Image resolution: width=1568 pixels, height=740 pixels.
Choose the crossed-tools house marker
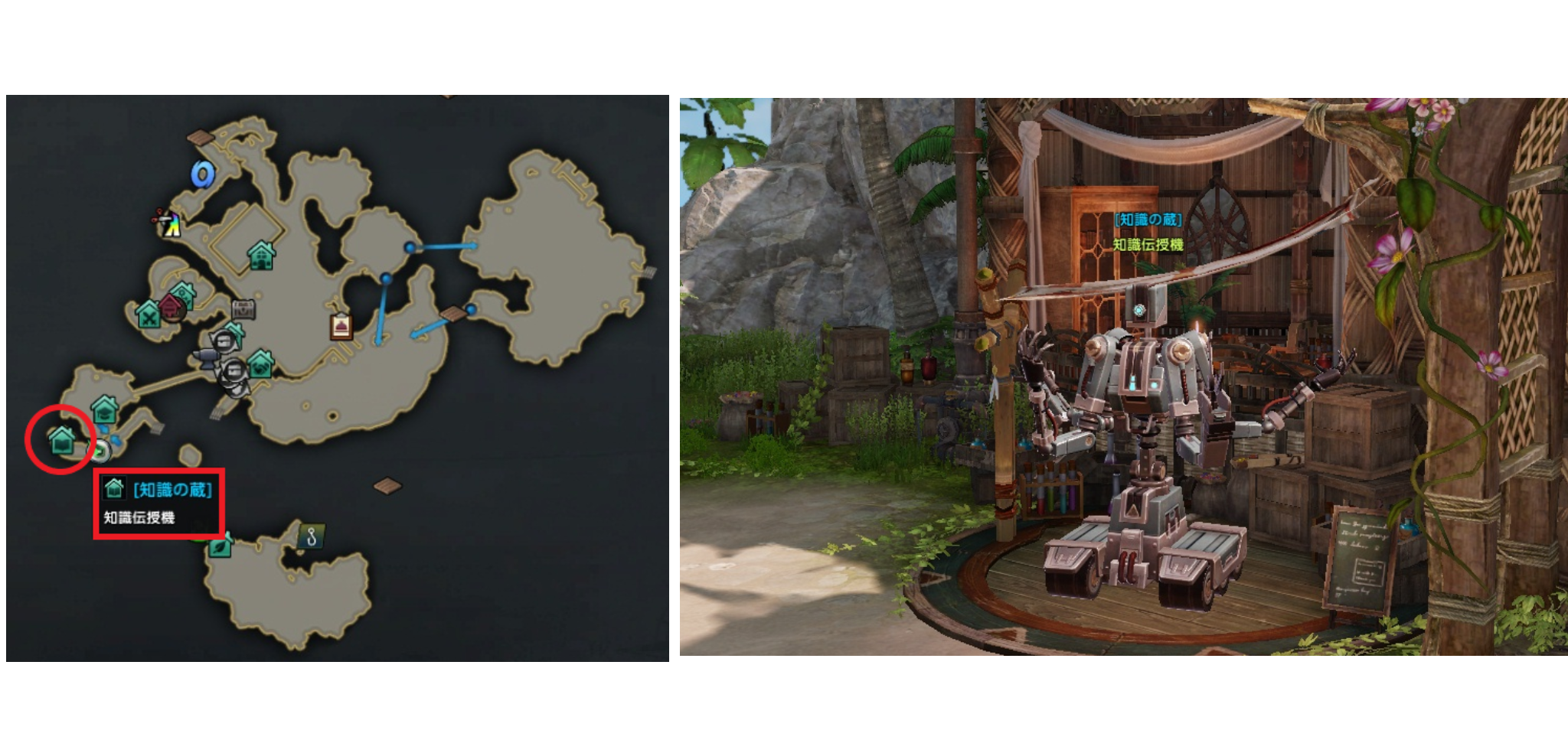pos(148,314)
